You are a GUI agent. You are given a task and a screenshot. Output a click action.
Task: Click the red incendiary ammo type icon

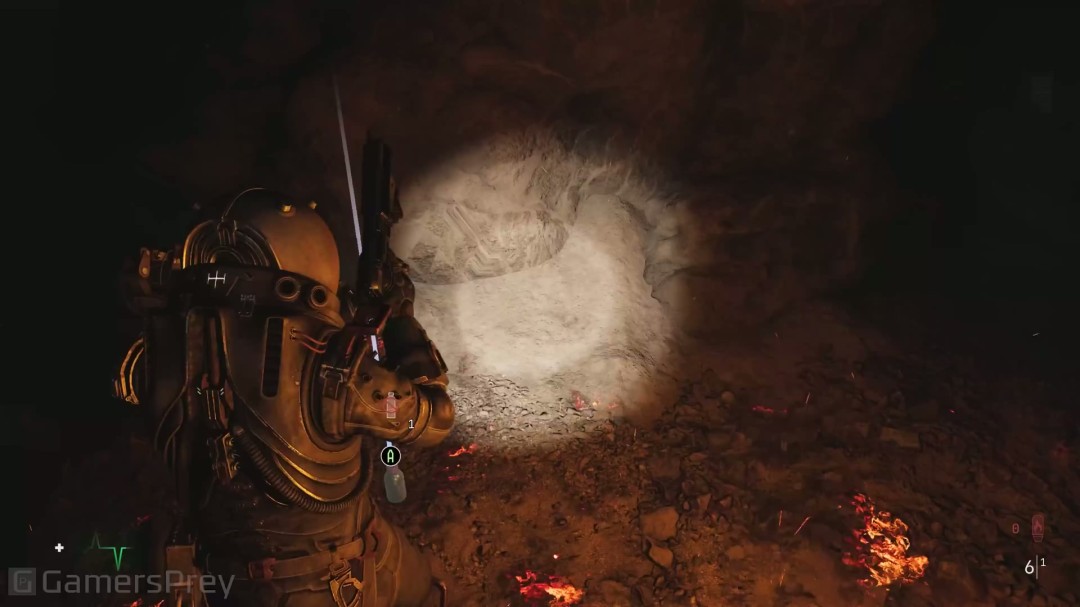pyautogui.click(x=1037, y=527)
